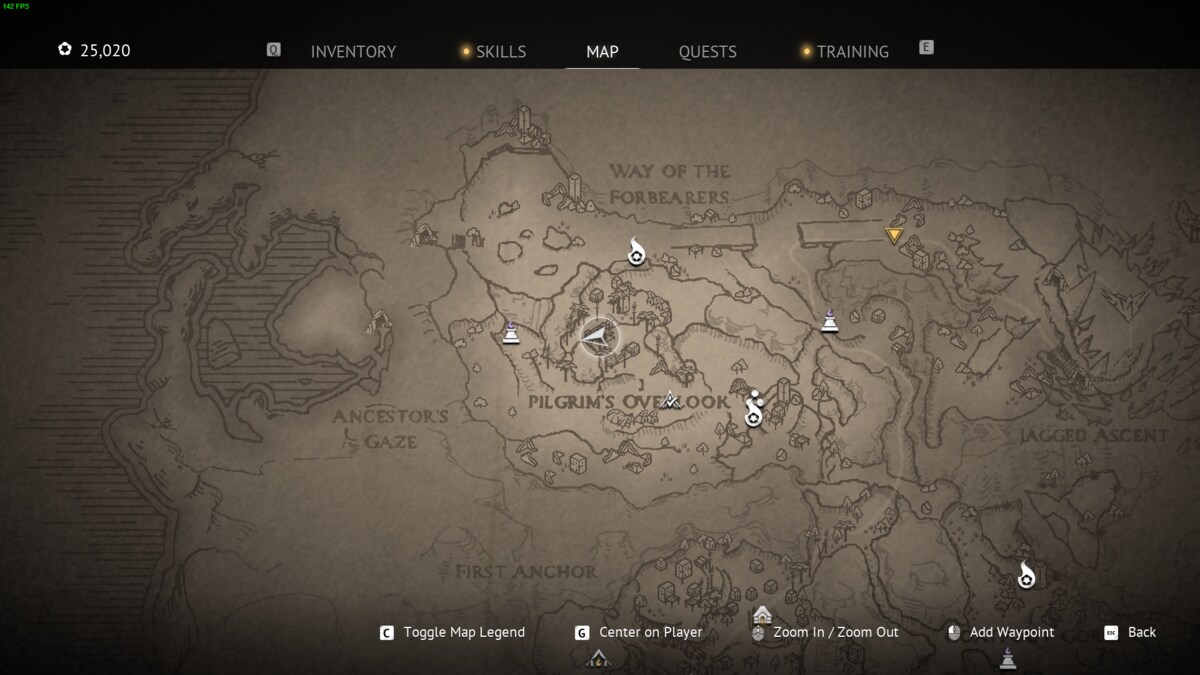Select the flame marker near Jagged Ascent's southern edge
The height and width of the screenshot is (675, 1200).
[1026, 575]
